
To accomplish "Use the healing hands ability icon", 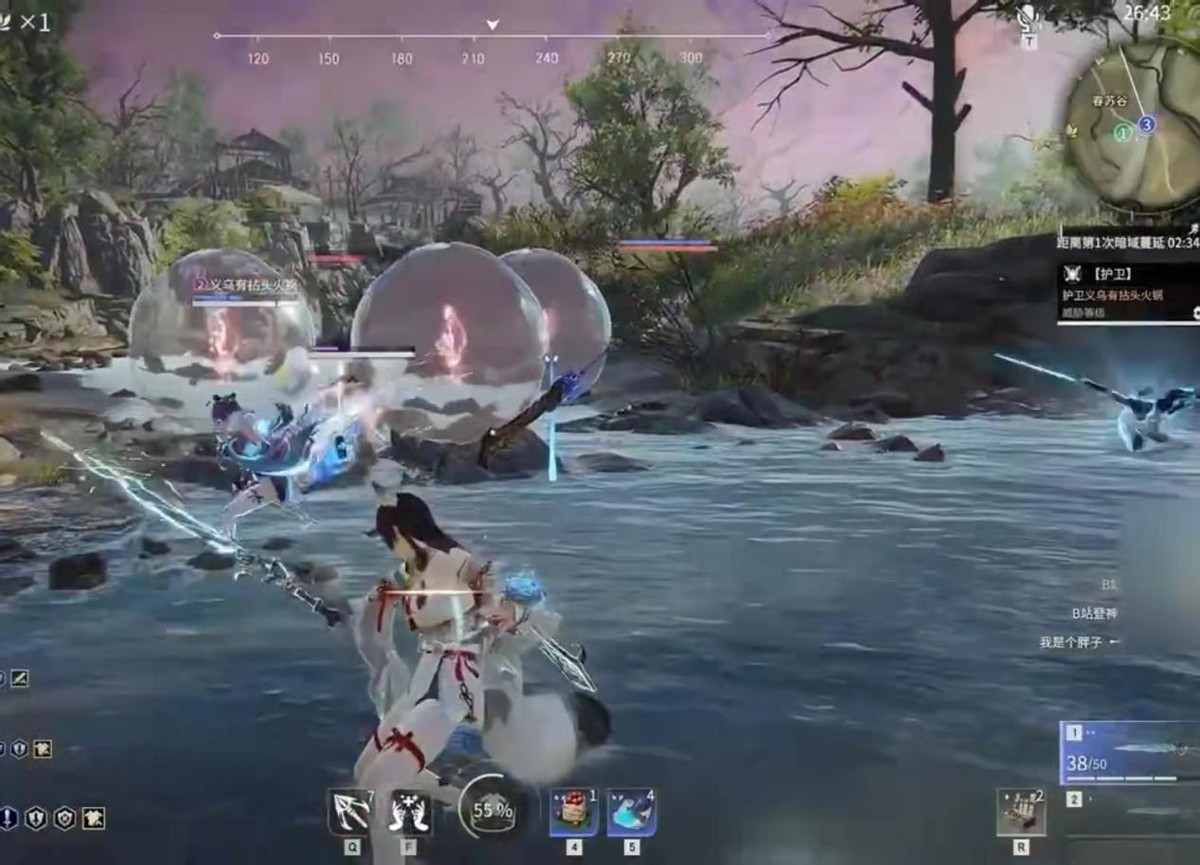I will 410,812.
